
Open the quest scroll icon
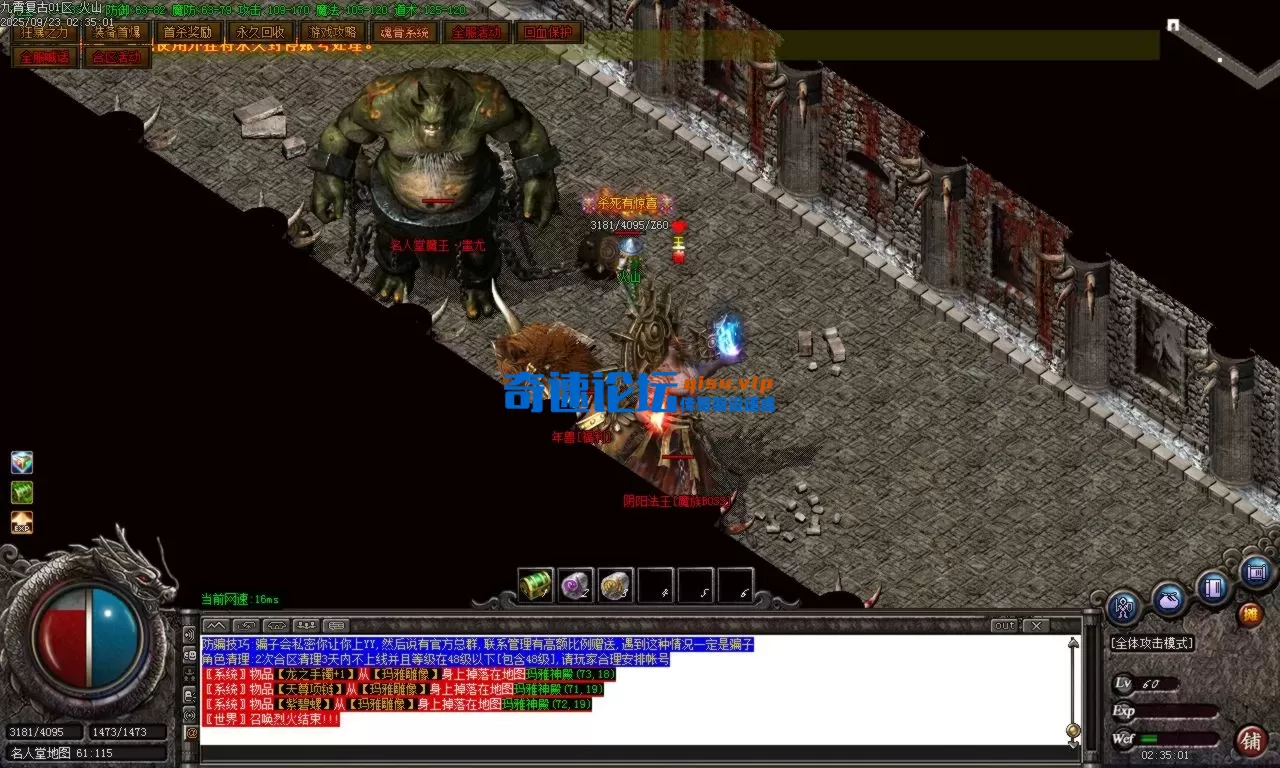(x=1255, y=573)
